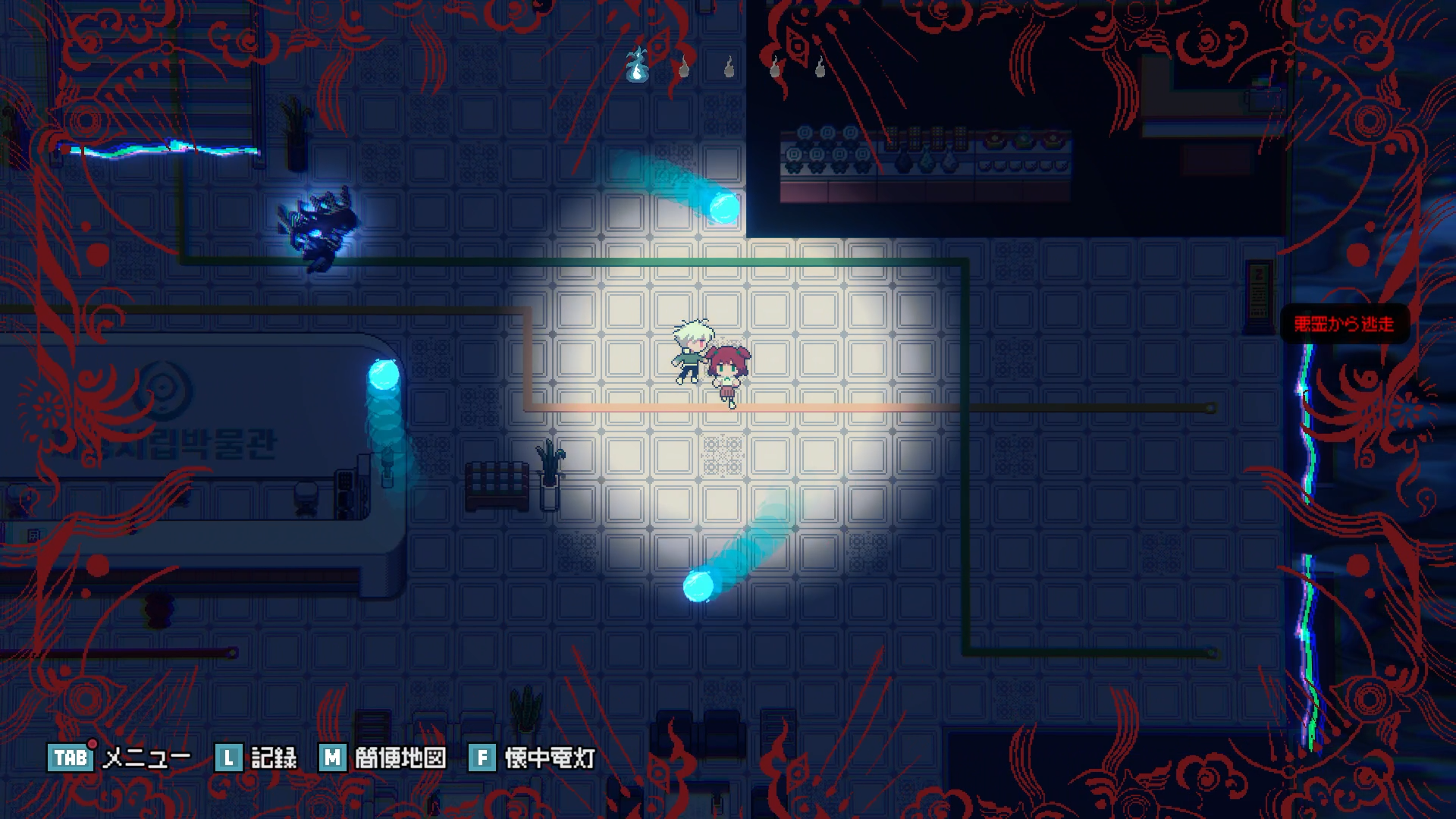Open the simple map with the M icon
The width and height of the screenshot is (1456, 819).
pos(331,756)
